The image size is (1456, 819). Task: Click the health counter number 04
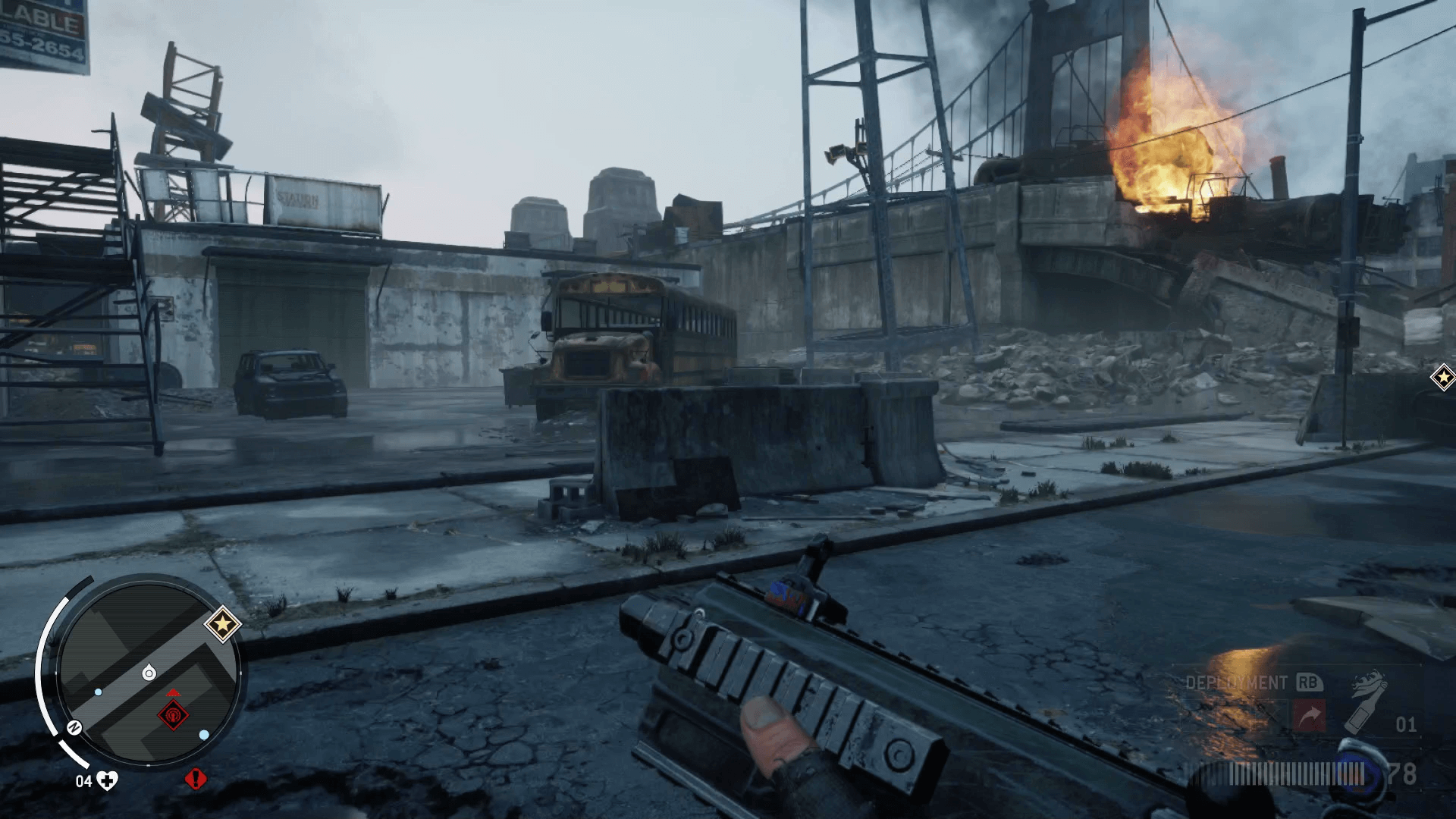pos(85,780)
